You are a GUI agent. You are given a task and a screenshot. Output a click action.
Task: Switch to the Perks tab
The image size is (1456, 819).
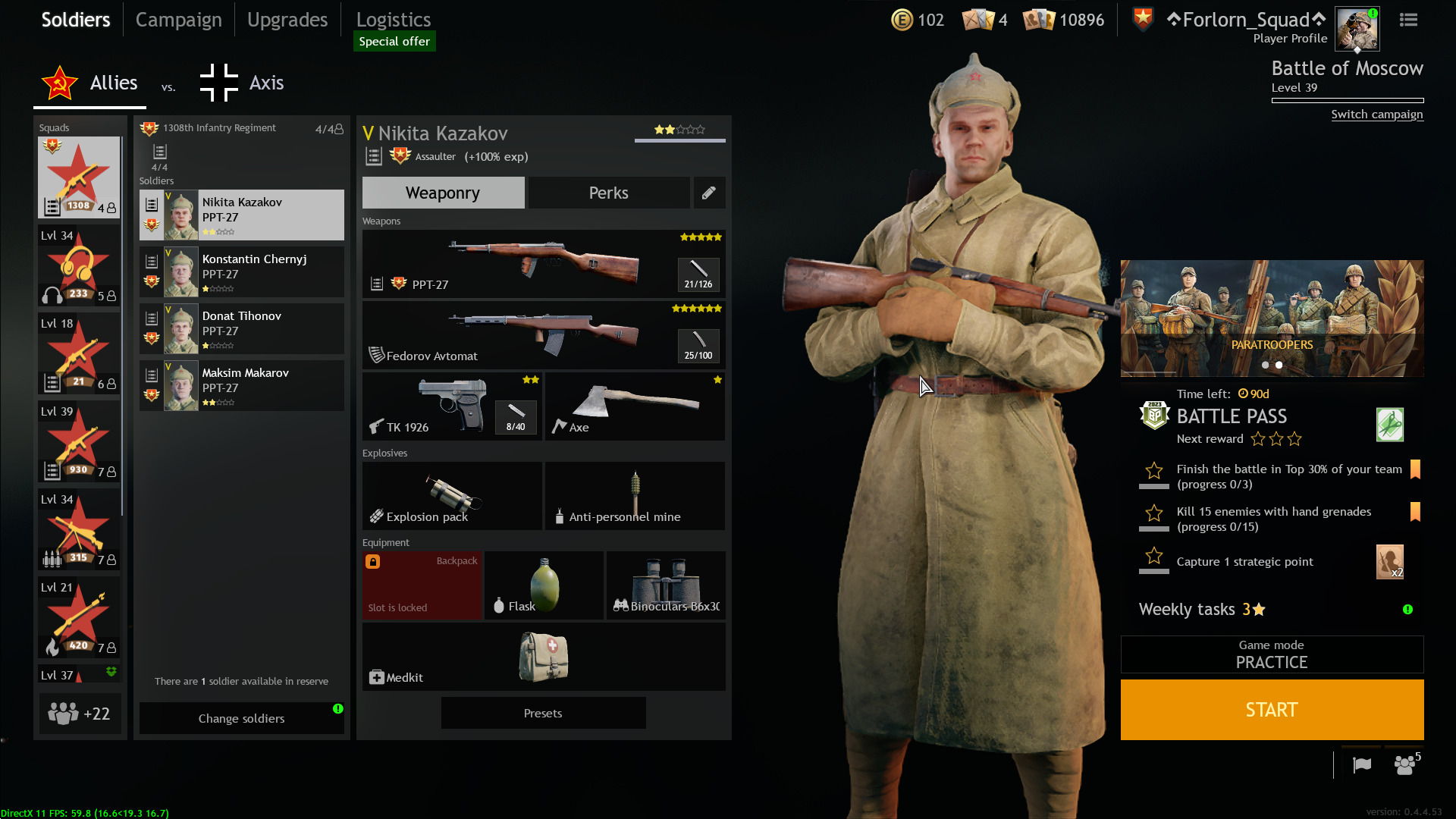[x=608, y=193]
